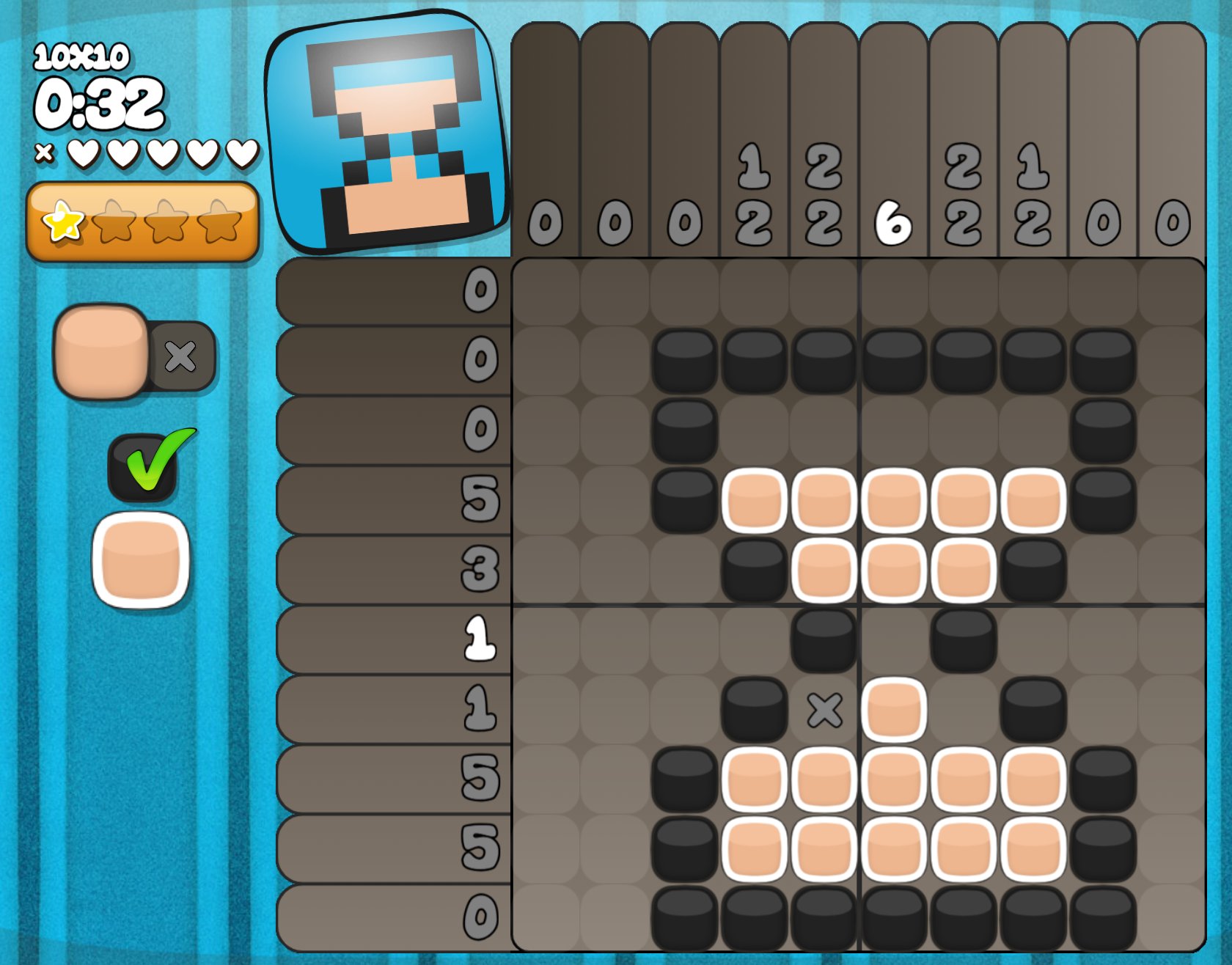
Task: Mark the bottom-right corner cell of the grid
Action: point(1172,918)
